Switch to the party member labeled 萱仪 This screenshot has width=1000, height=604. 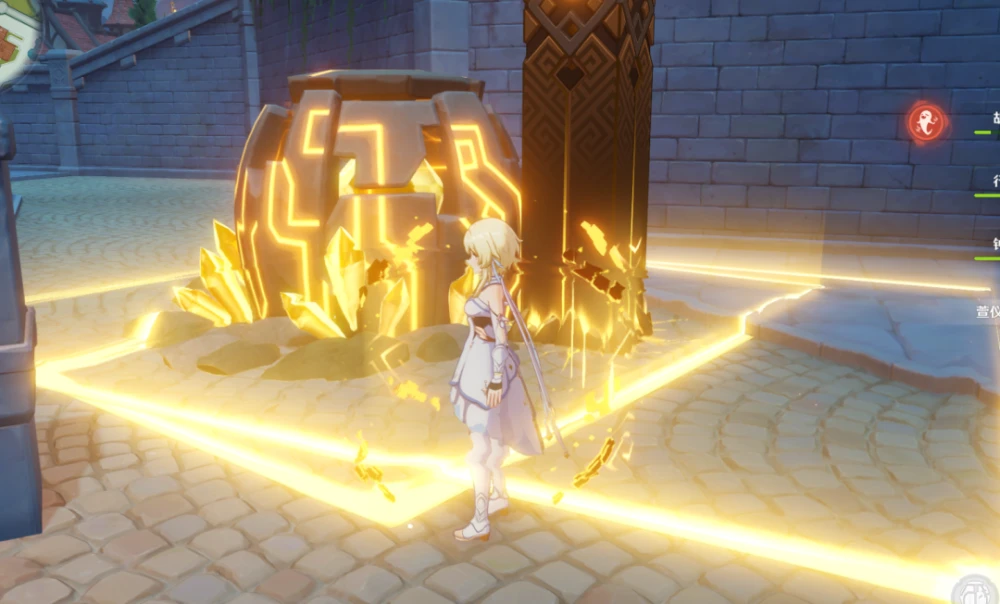pos(988,312)
